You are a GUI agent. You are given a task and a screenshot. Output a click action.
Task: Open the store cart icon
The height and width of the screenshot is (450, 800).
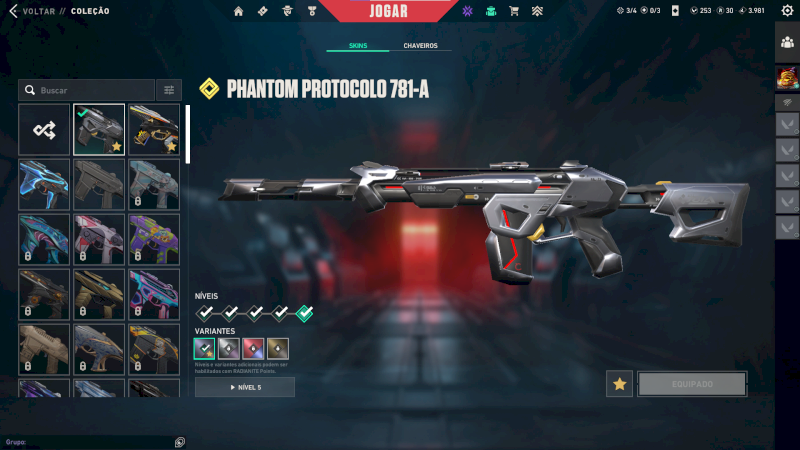[x=514, y=11]
